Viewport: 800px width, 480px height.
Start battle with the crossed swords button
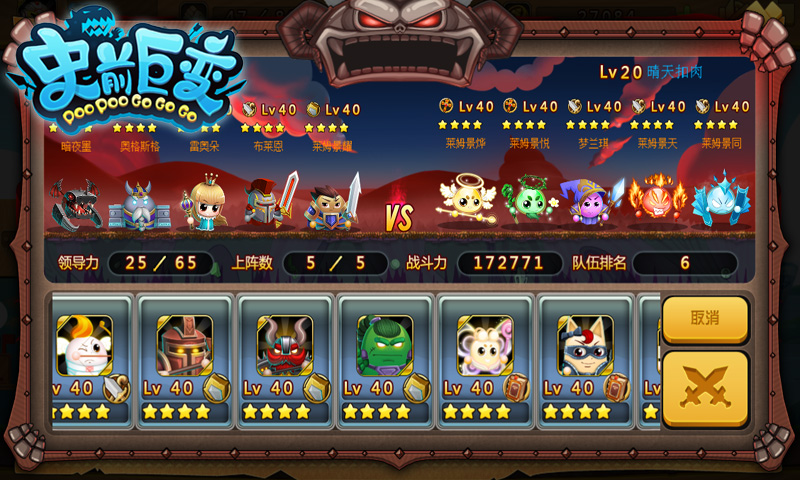705,389
